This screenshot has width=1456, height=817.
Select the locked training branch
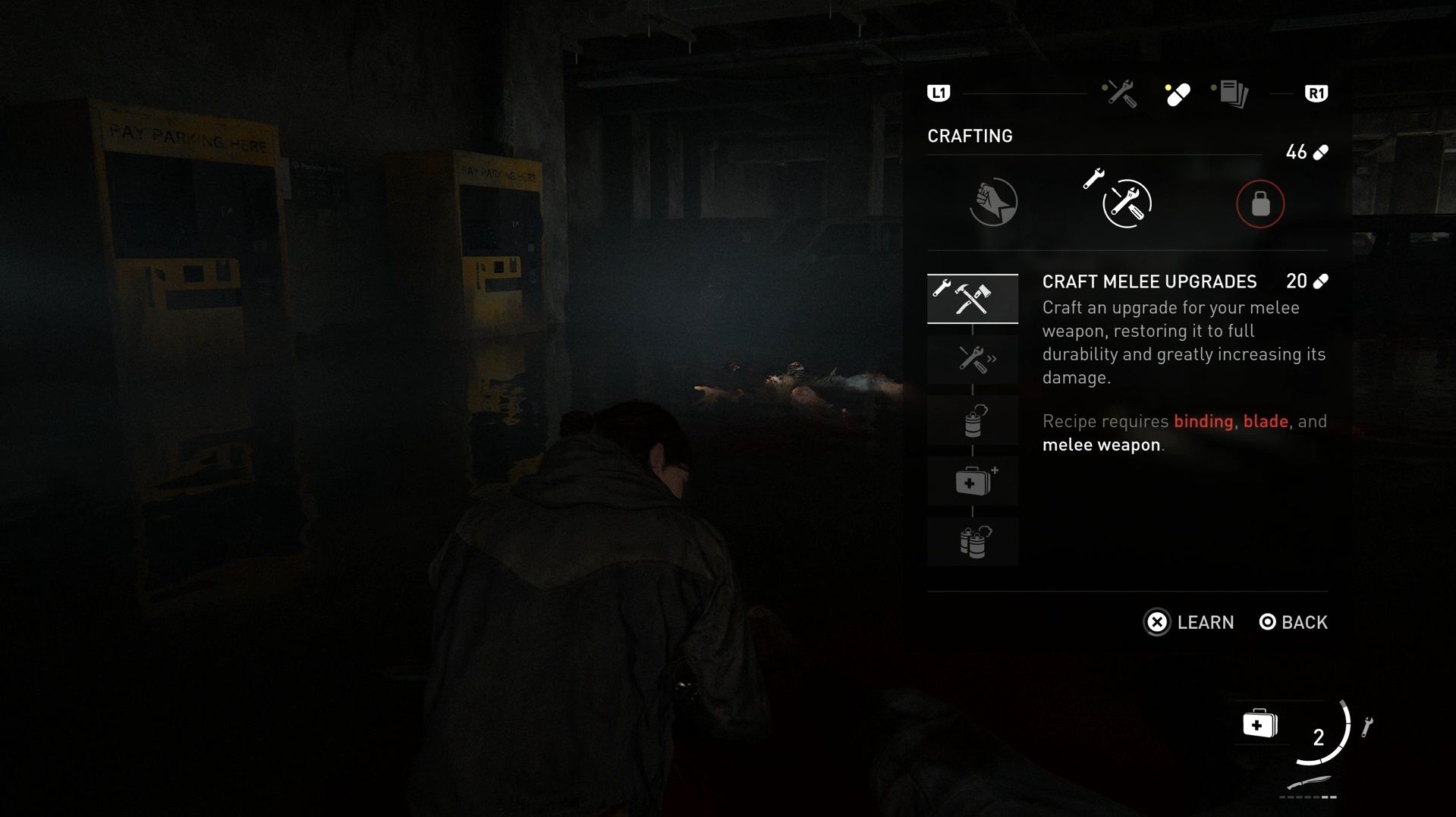[1259, 203]
